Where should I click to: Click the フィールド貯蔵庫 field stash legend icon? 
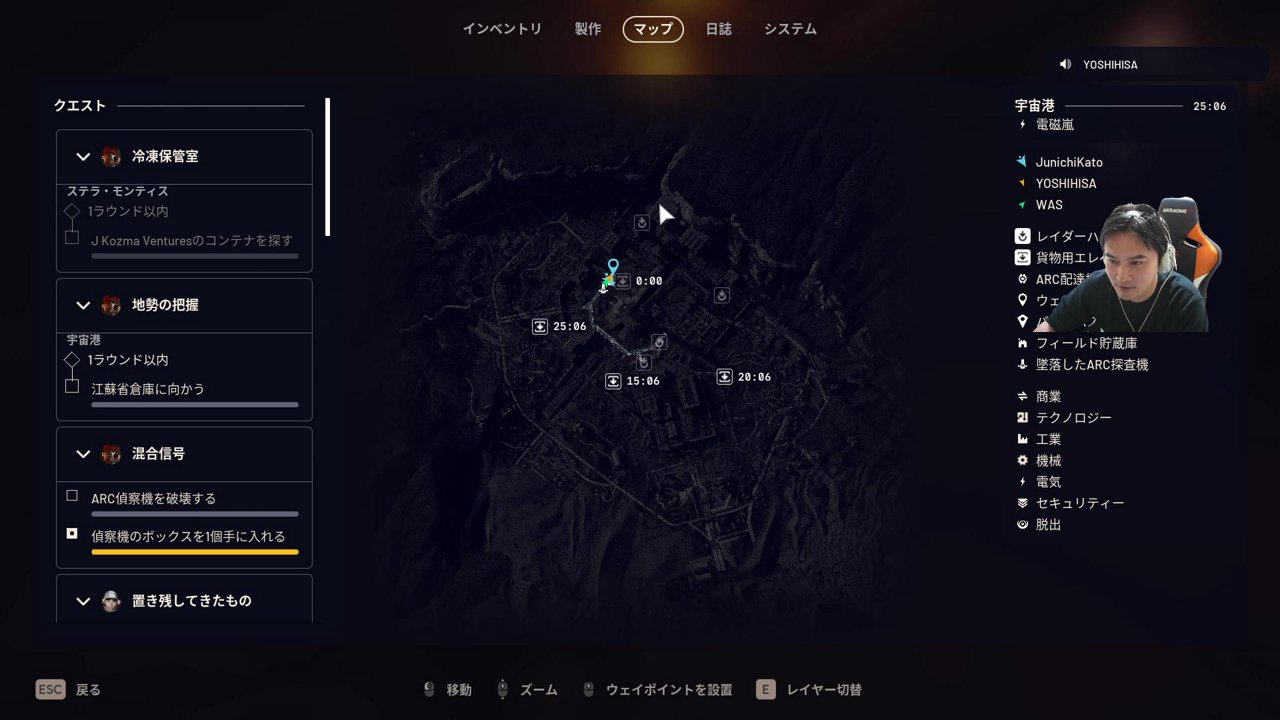click(1022, 342)
